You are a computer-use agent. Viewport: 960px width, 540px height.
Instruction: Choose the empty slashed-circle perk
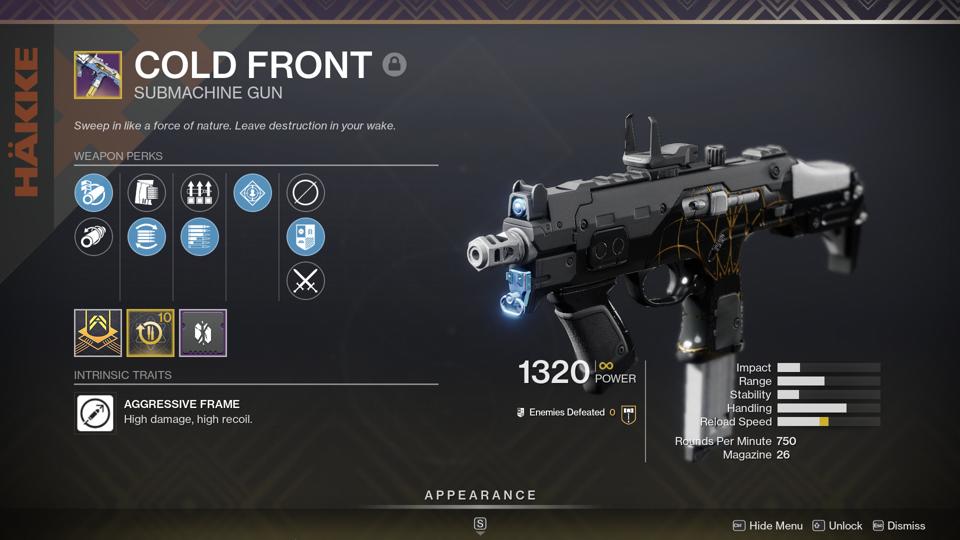(306, 193)
